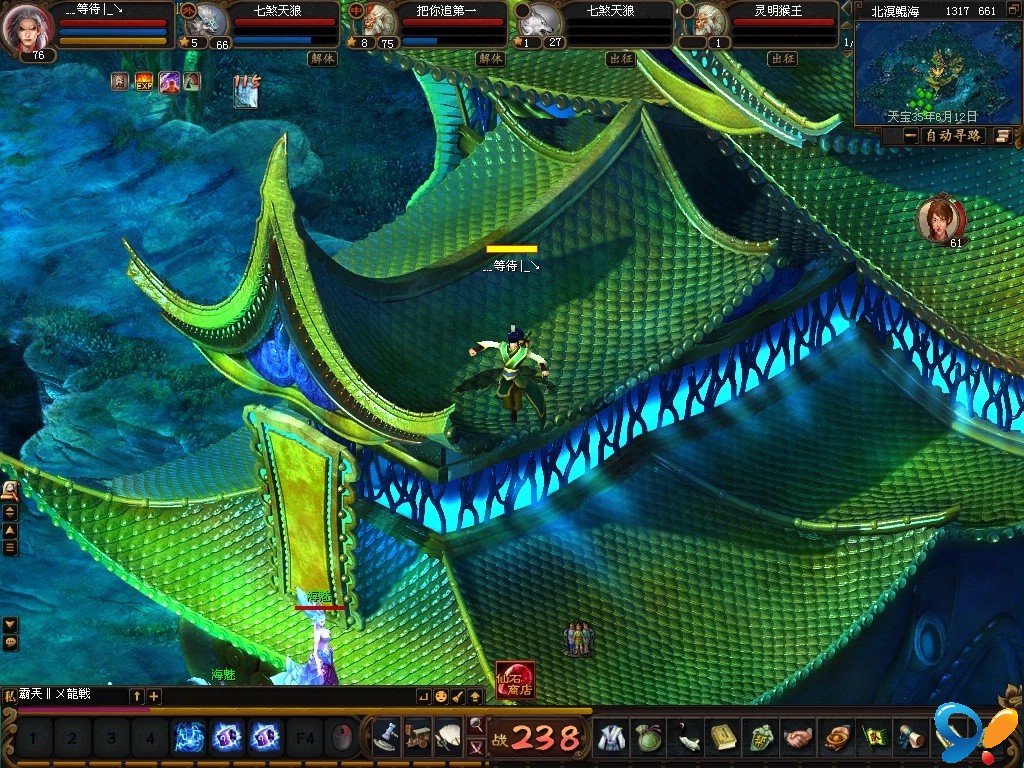
Task: Click the 解体 button under the 把你追第一 pet
Action: [490, 59]
